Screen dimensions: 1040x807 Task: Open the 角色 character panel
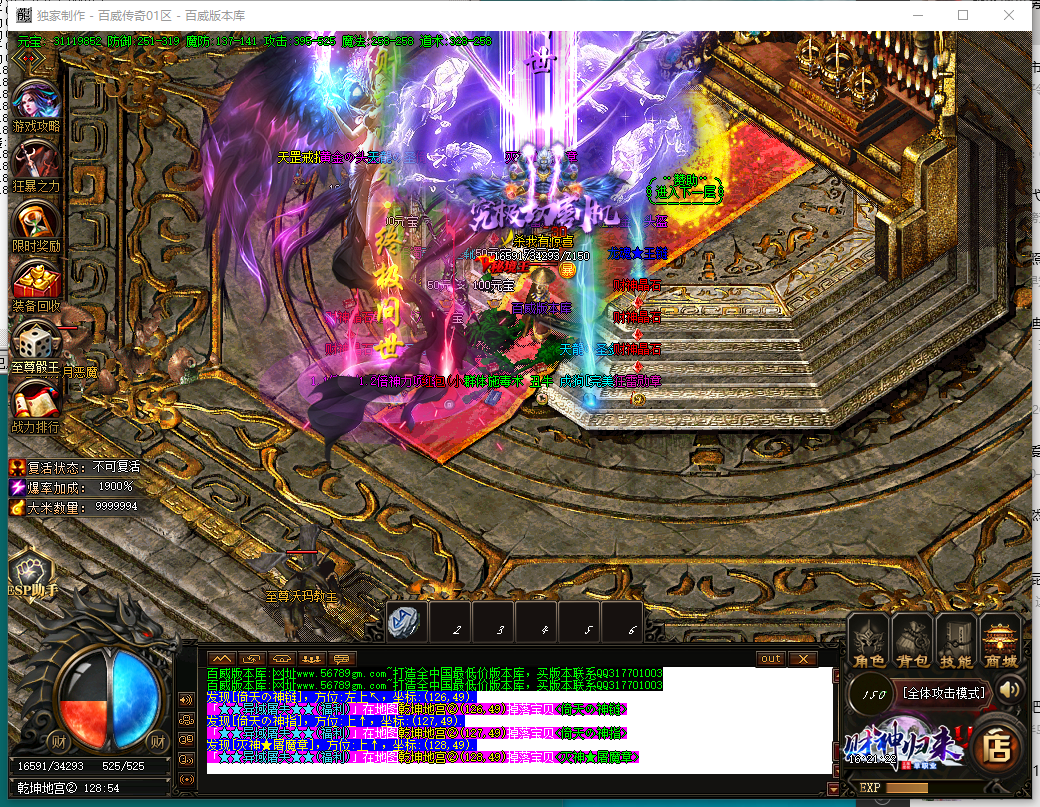click(868, 640)
